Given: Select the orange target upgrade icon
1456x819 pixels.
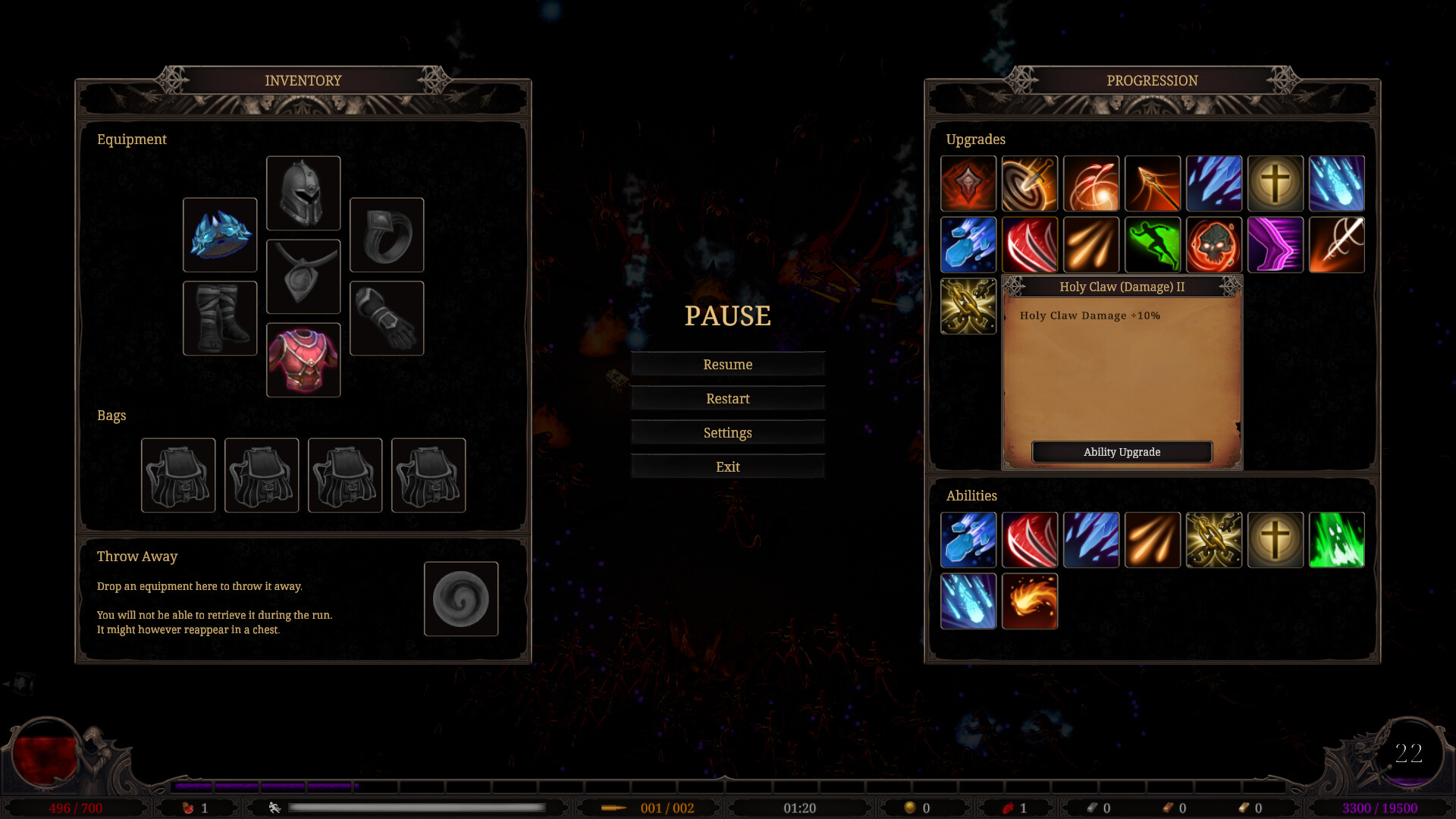Looking at the screenshot, I should [x=1030, y=184].
